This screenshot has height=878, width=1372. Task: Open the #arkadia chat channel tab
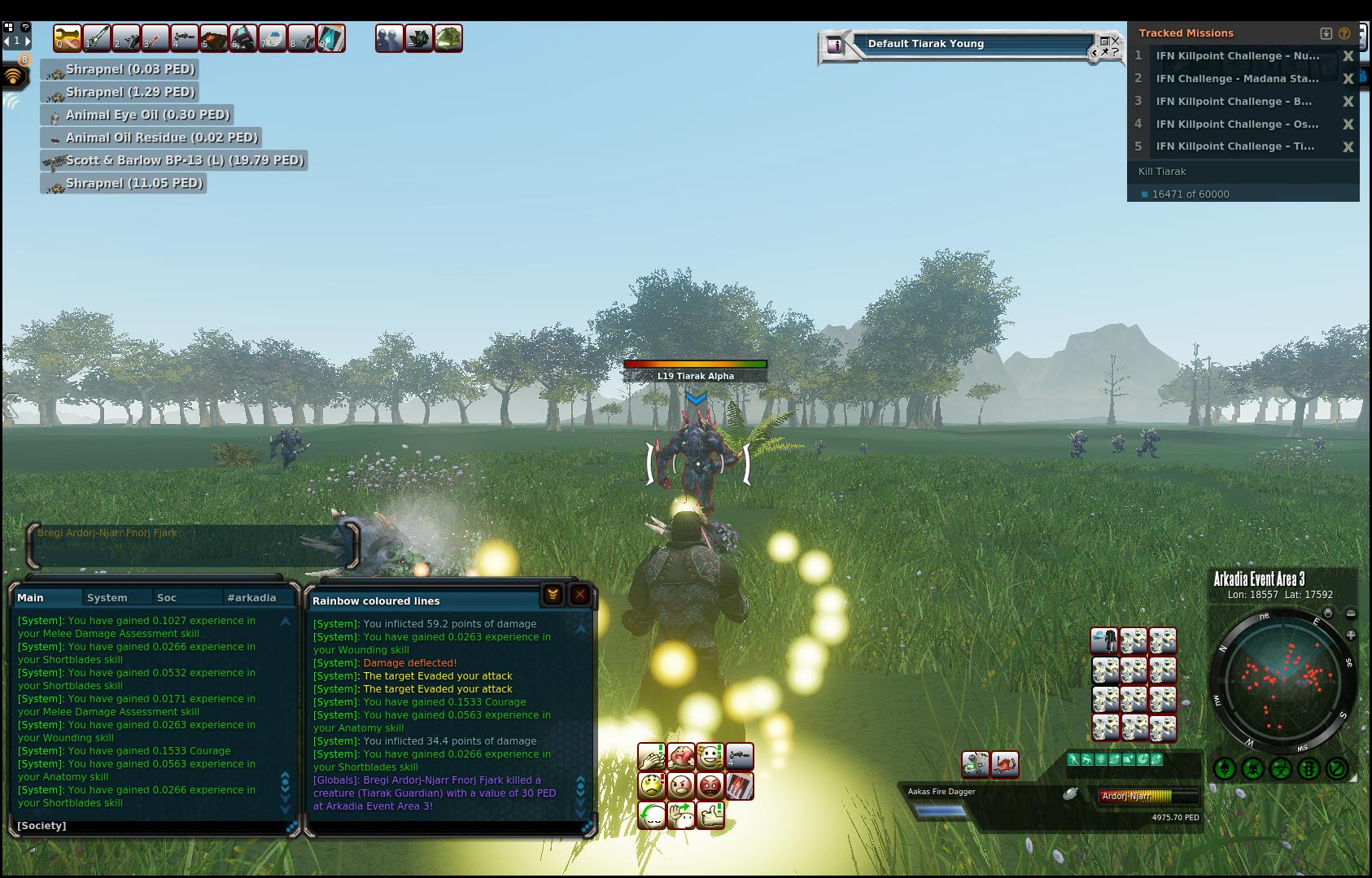pos(251,597)
